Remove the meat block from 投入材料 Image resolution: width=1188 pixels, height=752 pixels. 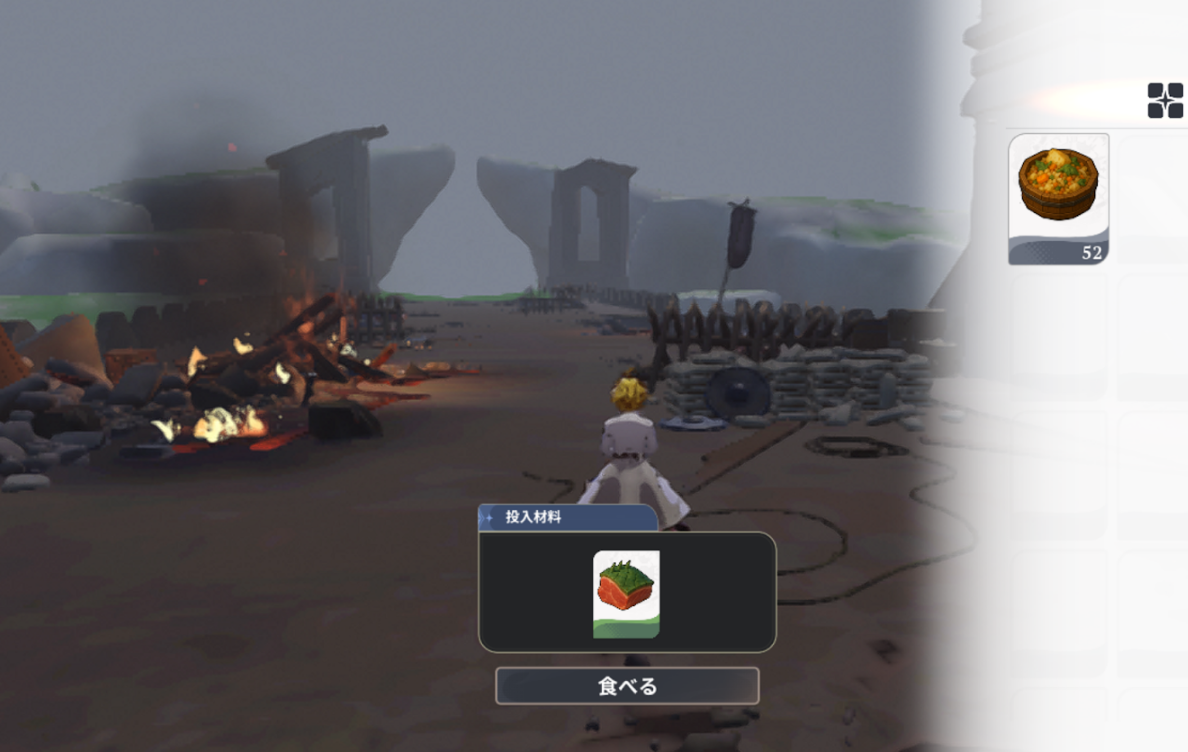pyautogui.click(x=626, y=594)
